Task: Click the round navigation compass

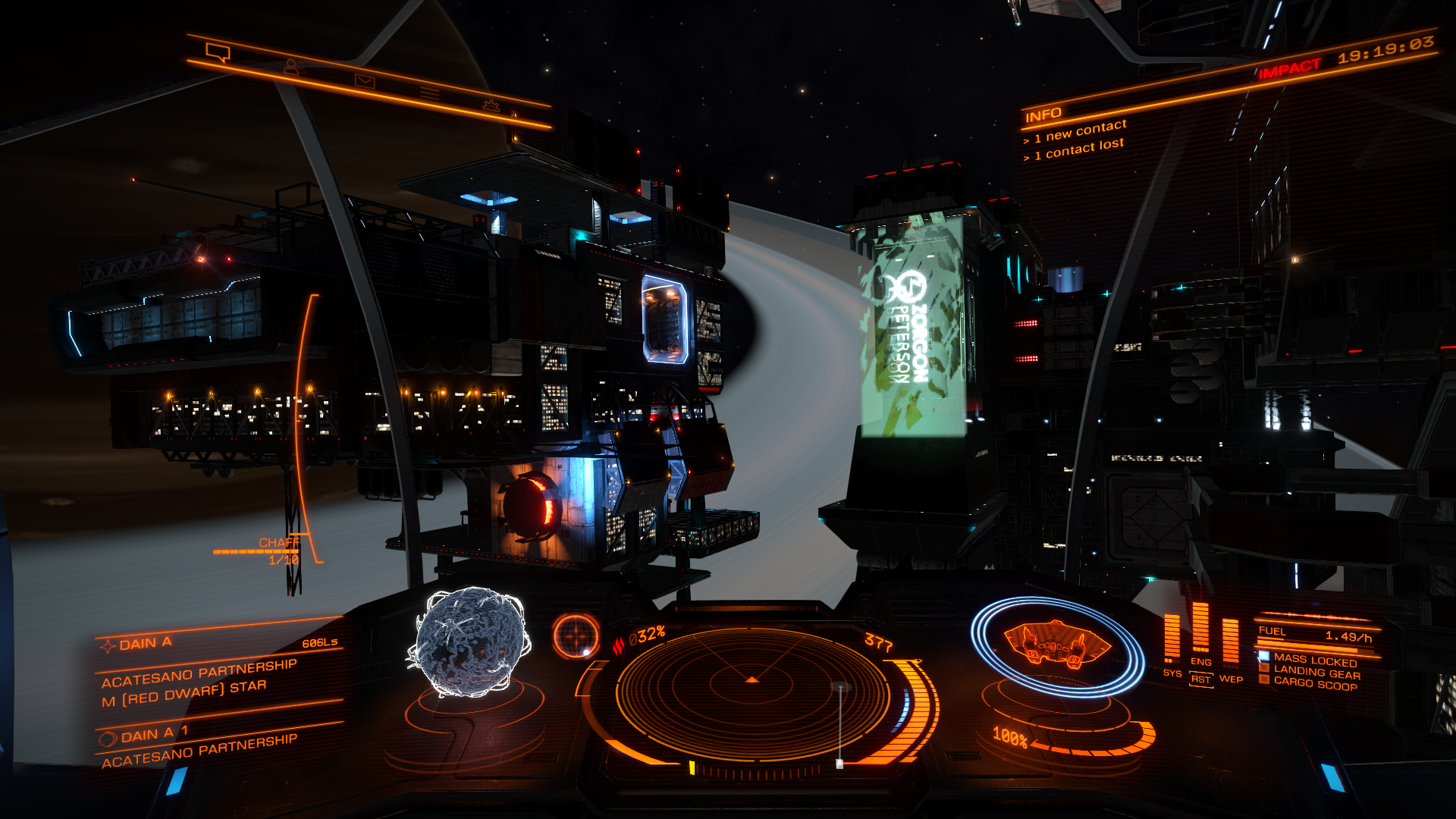Action: (x=576, y=635)
